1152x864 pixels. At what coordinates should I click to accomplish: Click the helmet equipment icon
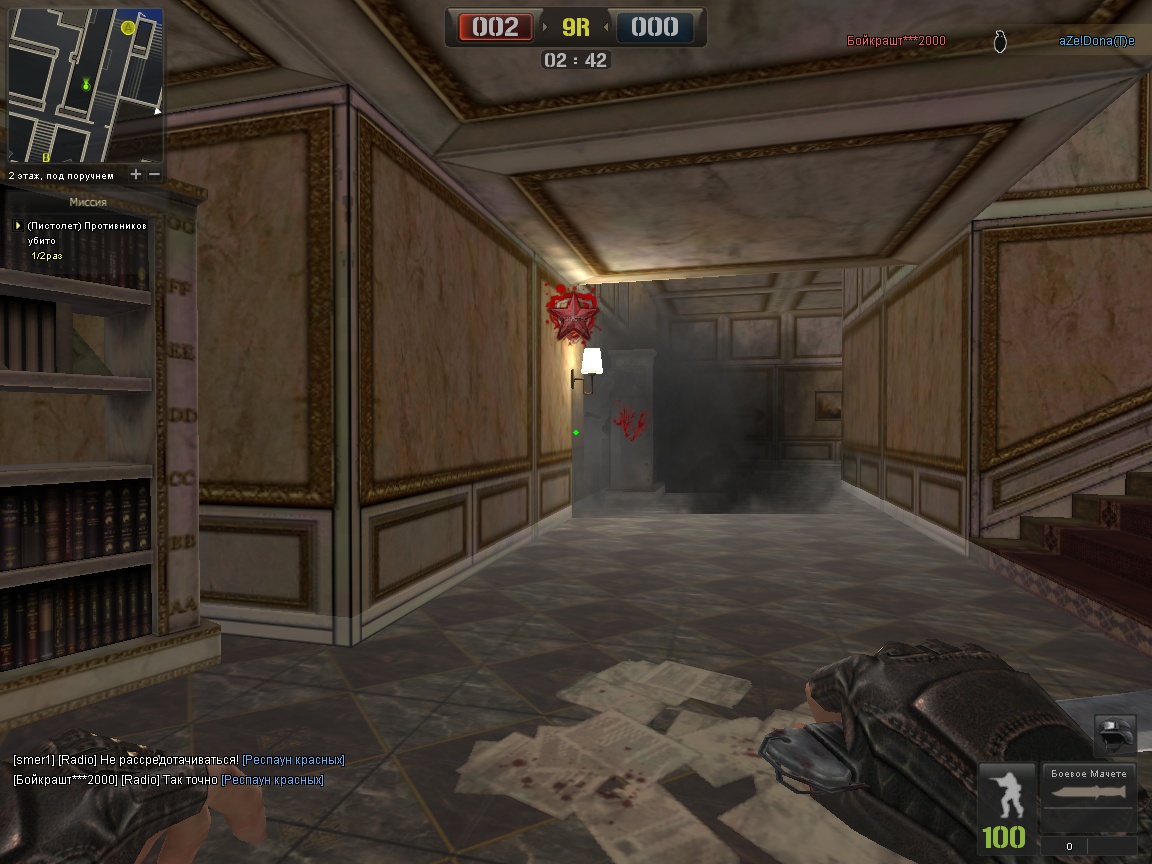pos(1114,735)
